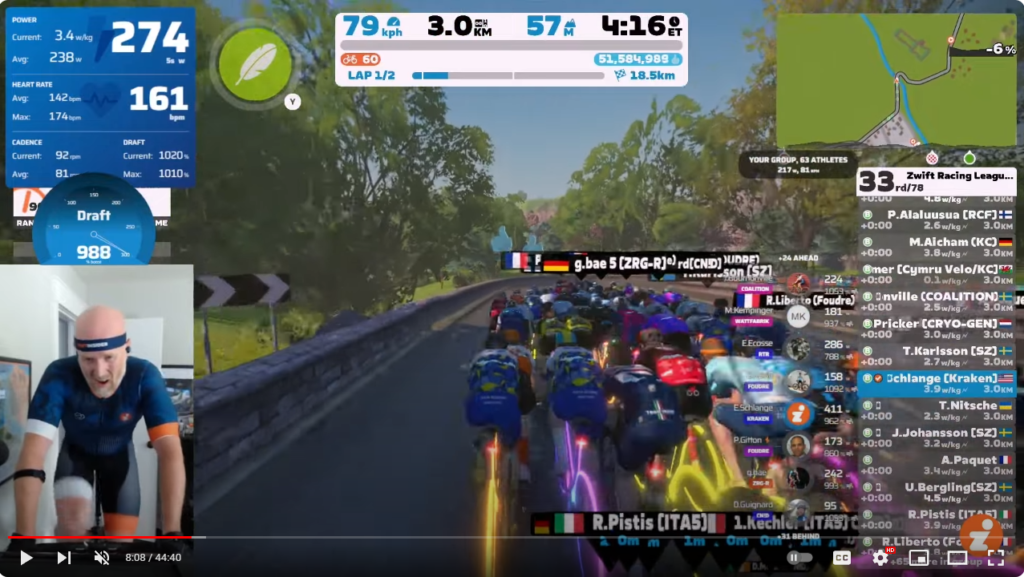Viewport: 1024px width, 577px height.
Task: Play the video
Action: (x=26, y=557)
